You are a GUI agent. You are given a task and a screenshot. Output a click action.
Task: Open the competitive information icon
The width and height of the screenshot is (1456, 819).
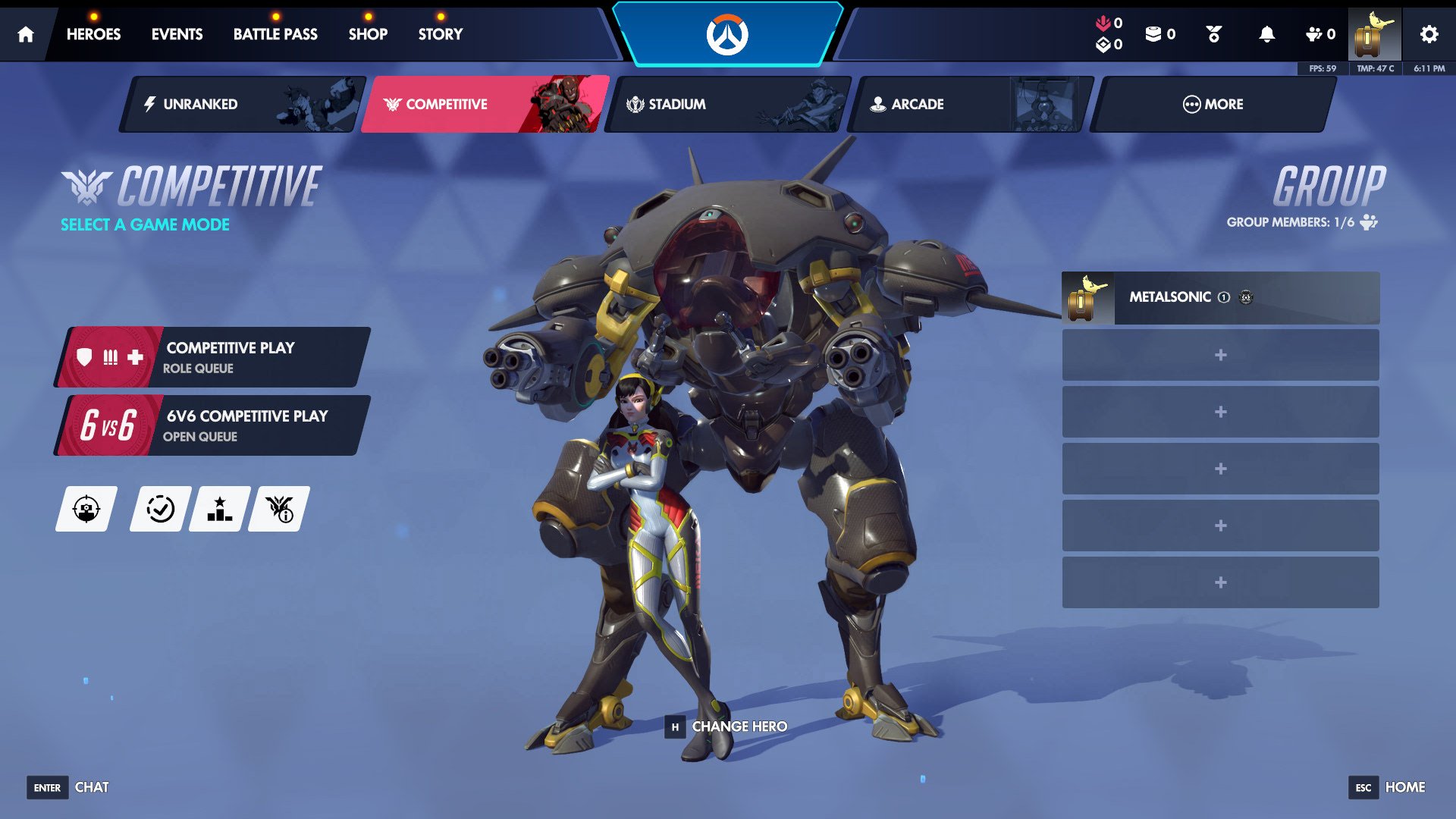coord(279,509)
